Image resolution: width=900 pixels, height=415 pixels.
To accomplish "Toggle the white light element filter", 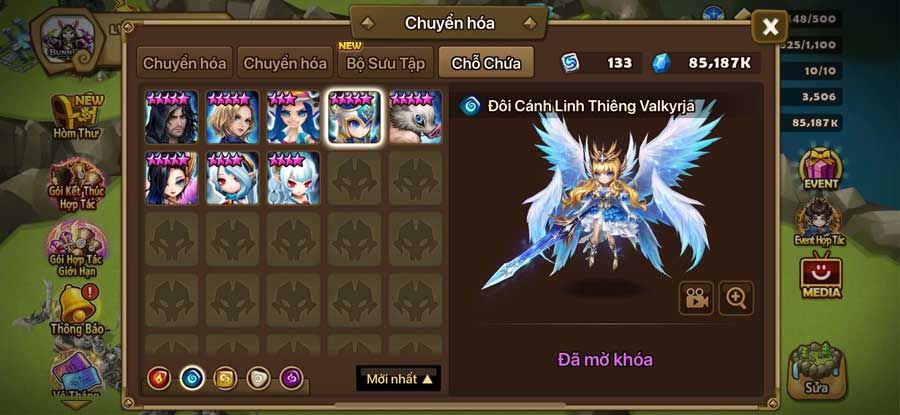I will coord(258,378).
